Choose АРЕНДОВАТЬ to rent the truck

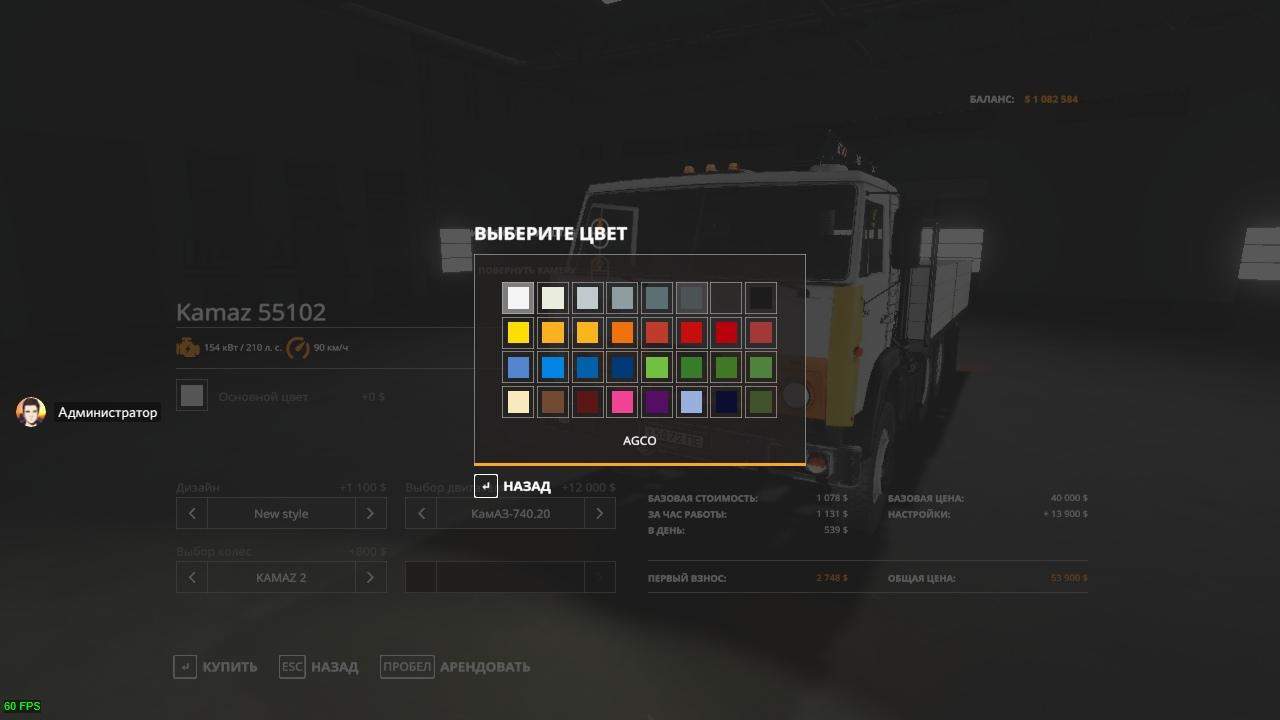[x=456, y=667]
